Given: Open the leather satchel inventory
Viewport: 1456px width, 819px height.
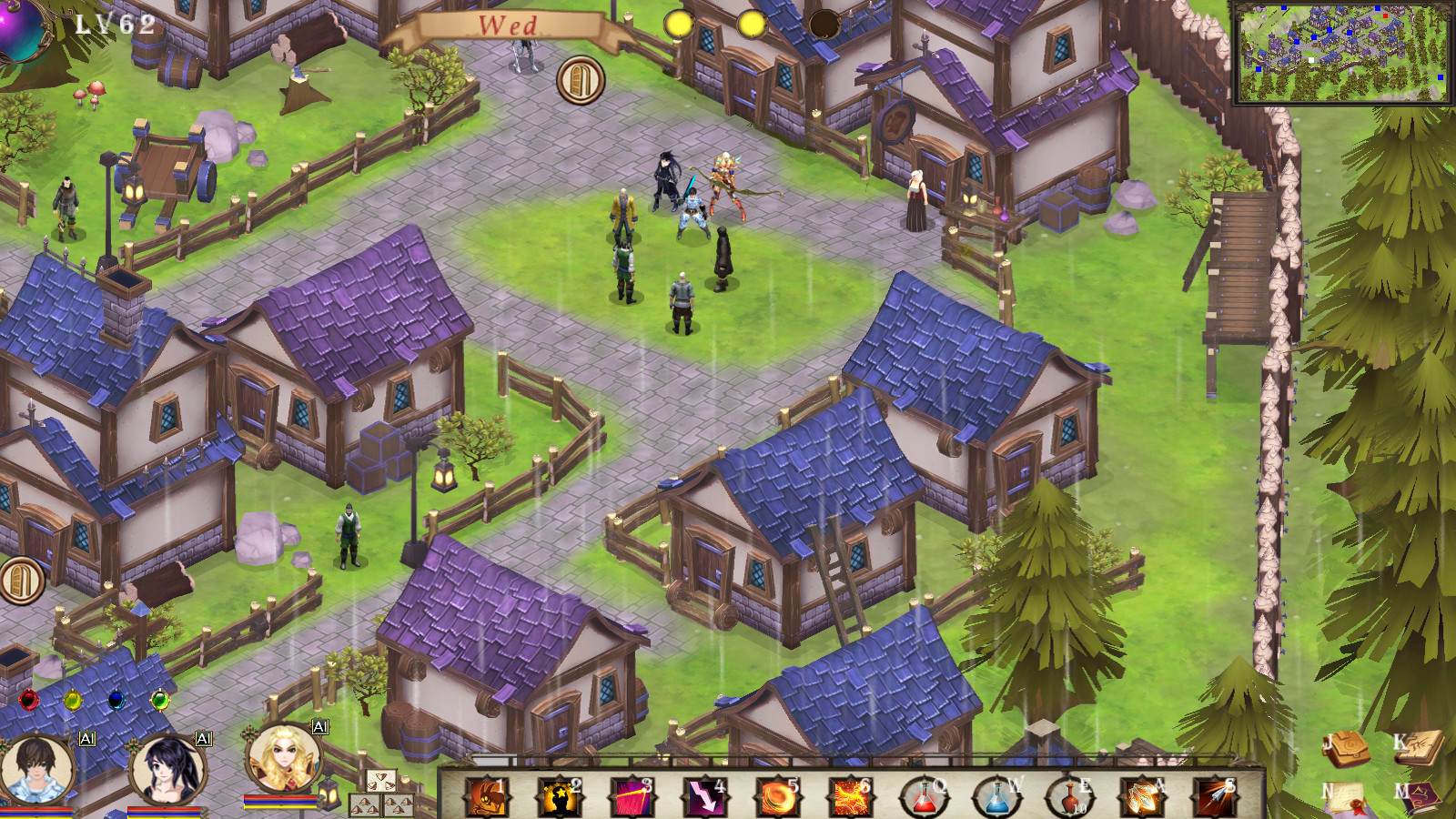Looking at the screenshot, I should coord(1346,749).
